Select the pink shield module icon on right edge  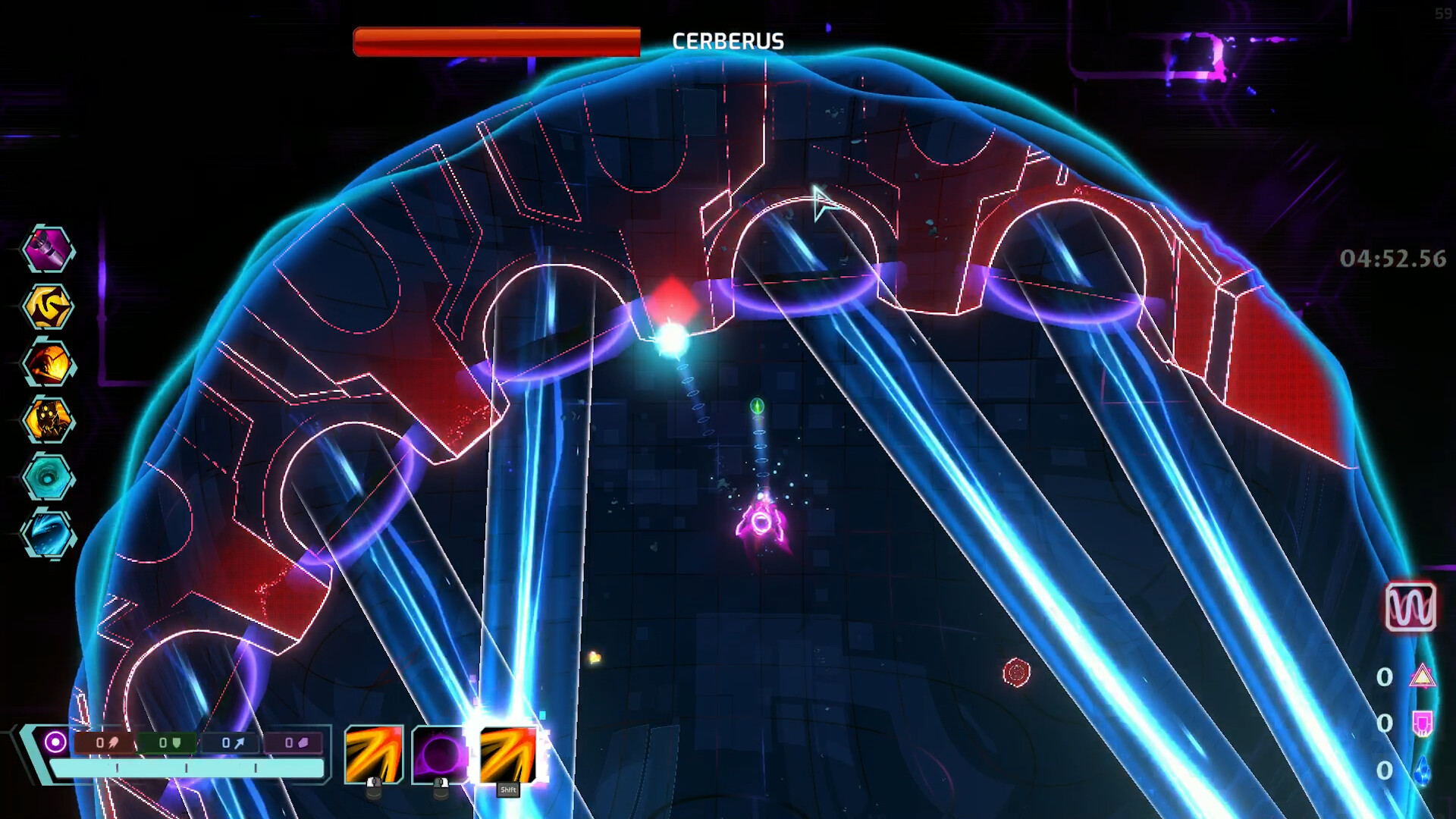1423,722
